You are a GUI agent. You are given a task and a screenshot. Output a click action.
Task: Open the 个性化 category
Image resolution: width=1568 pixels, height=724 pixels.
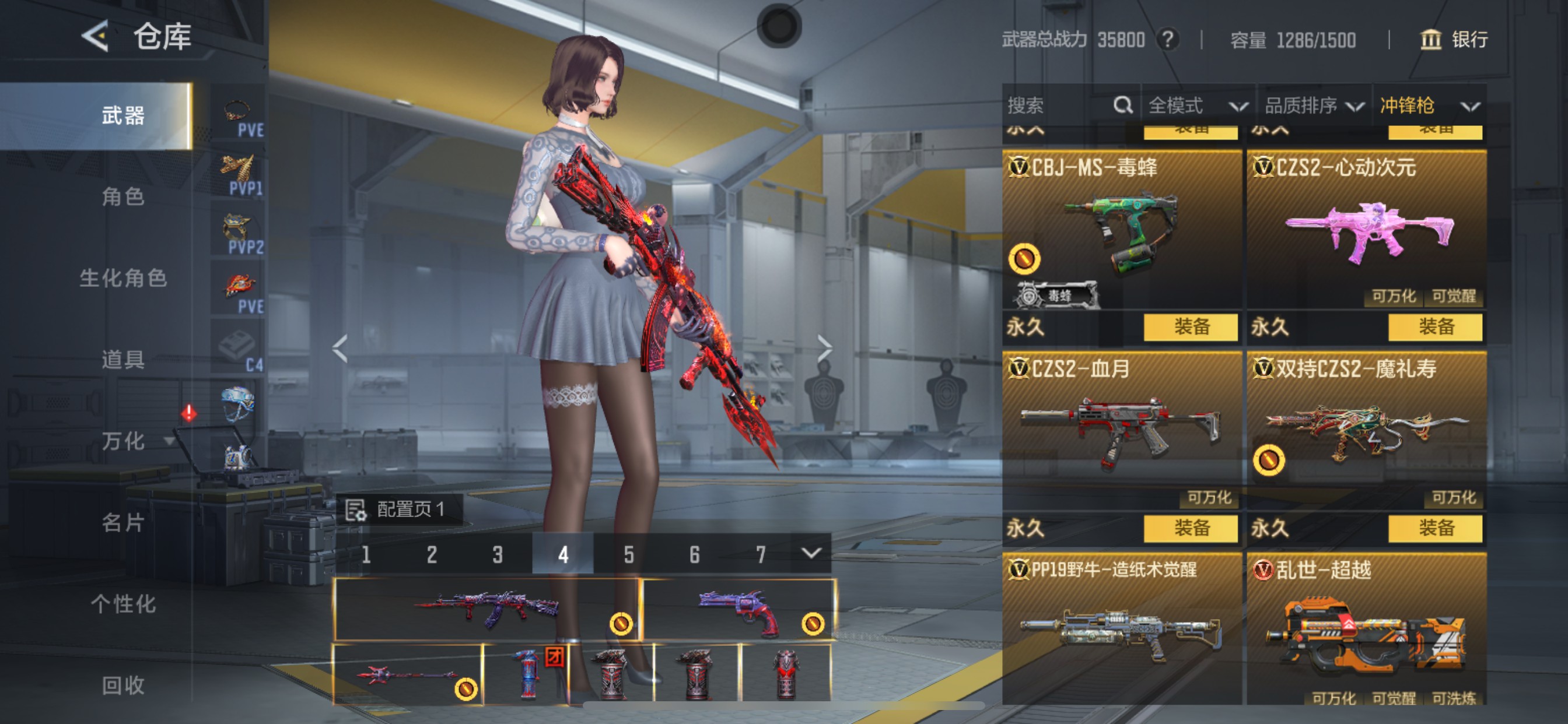(123, 604)
